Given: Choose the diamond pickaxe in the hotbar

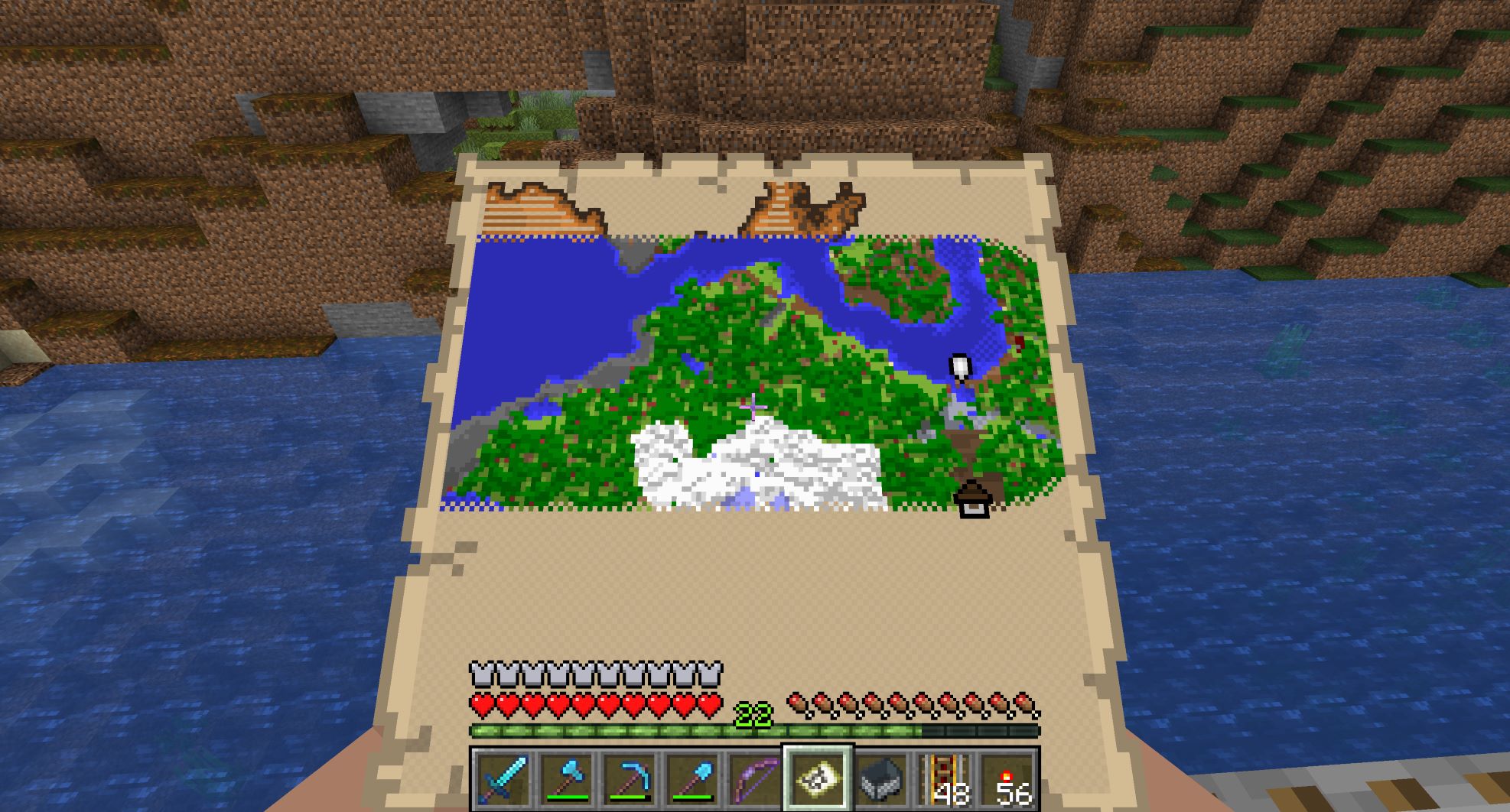Looking at the screenshot, I should (629, 779).
